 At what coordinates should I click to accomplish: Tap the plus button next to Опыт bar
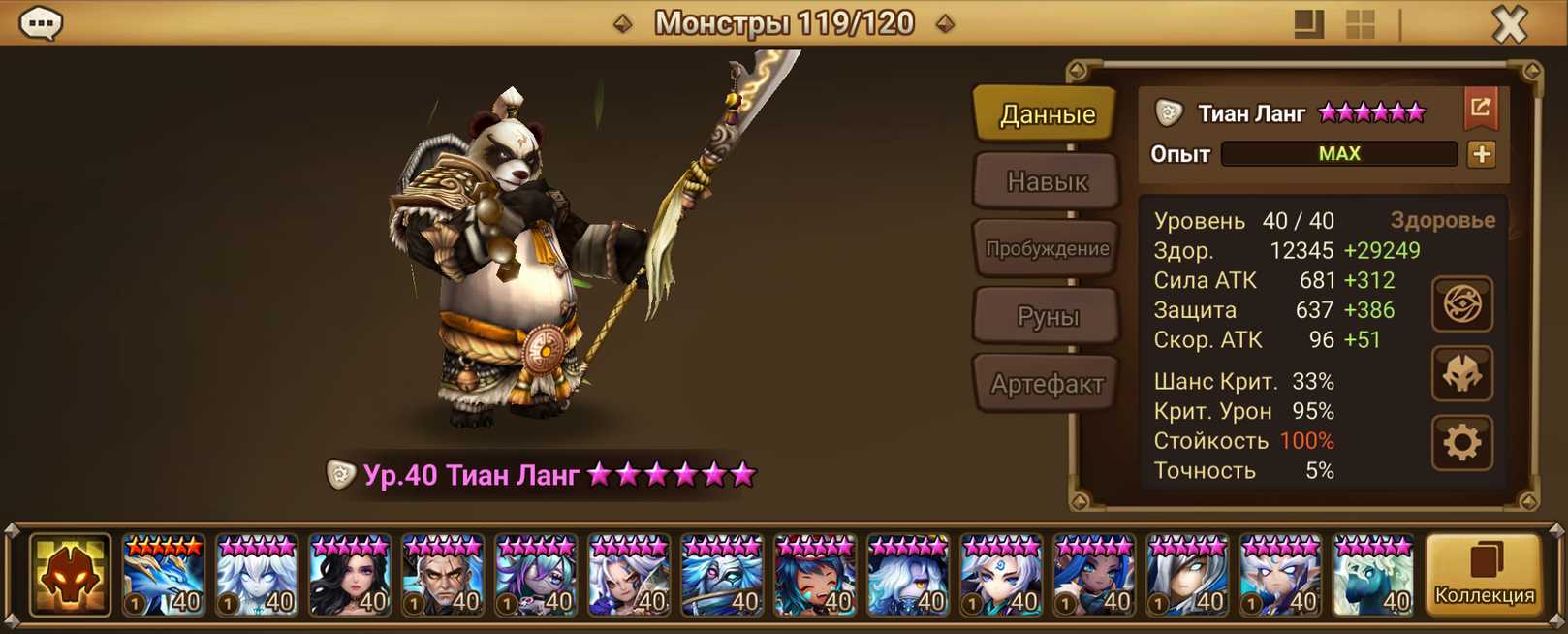click(1481, 154)
